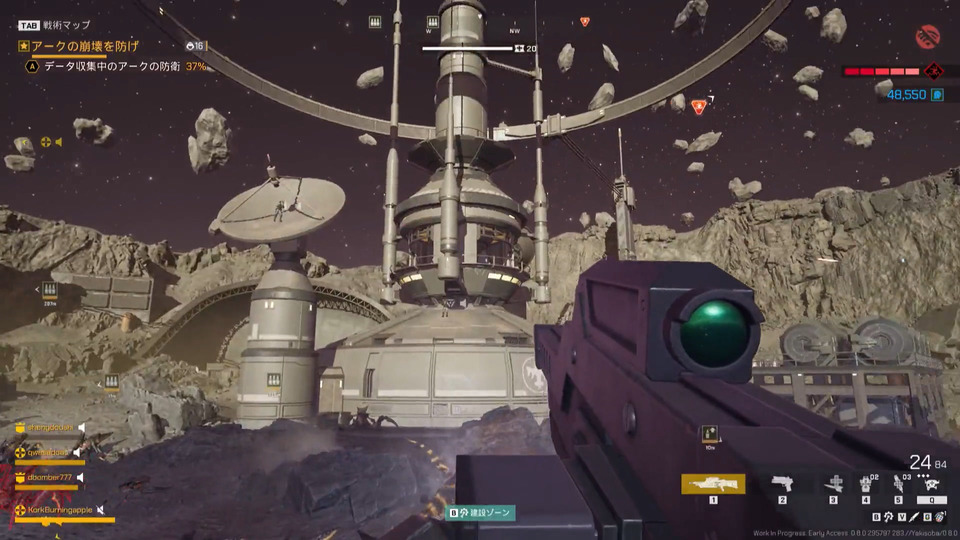
Task: Select the slot 3 equipment icon
Action: 833,484
